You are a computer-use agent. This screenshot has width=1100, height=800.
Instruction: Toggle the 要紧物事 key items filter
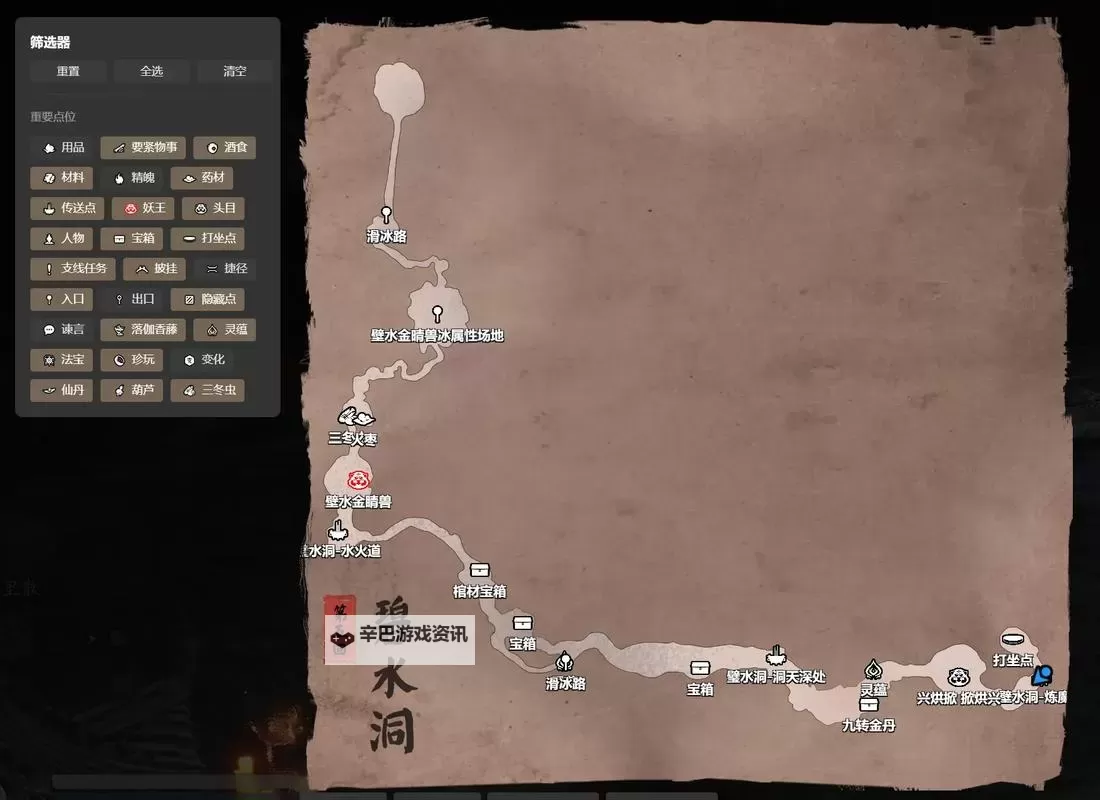[143, 148]
